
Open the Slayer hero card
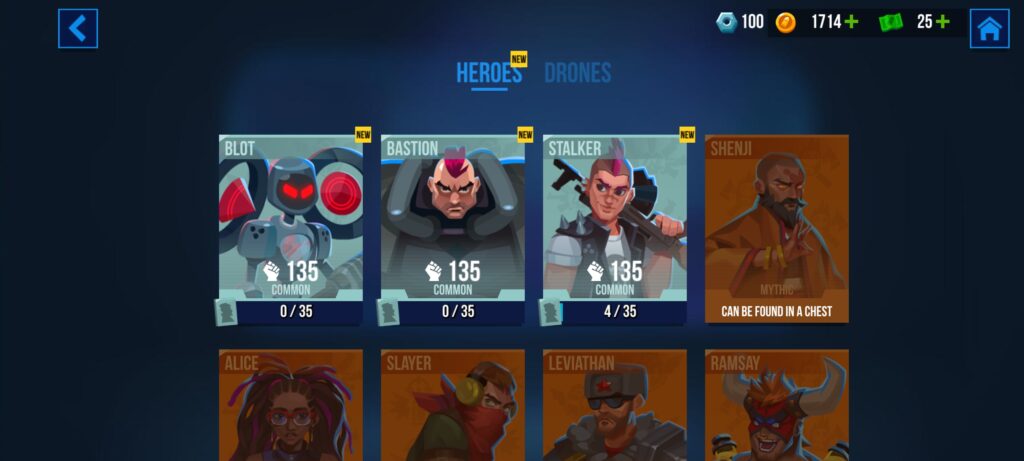pyautogui.click(x=453, y=405)
